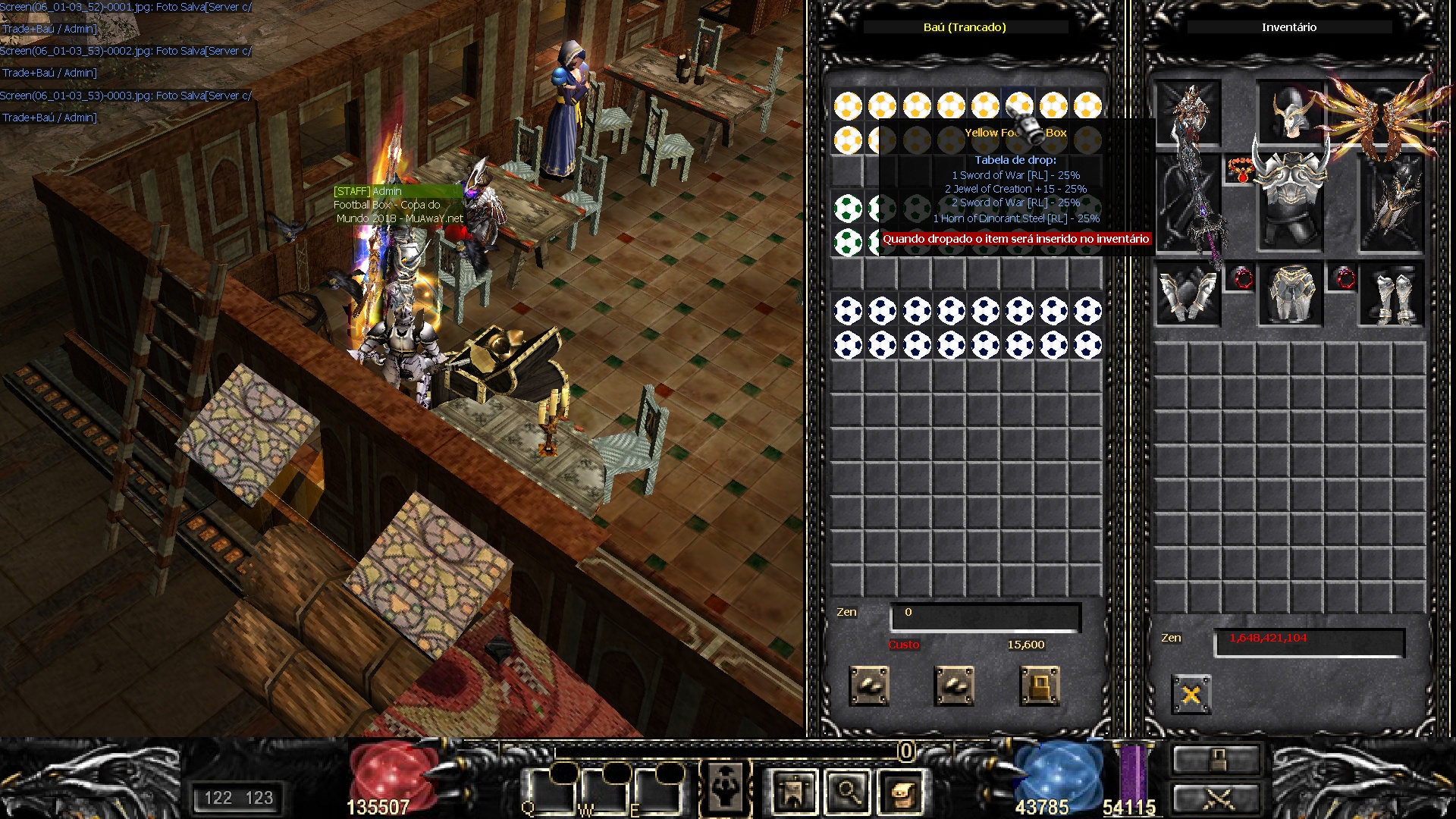Click the vault's golden padlock button

(1039, 686)
